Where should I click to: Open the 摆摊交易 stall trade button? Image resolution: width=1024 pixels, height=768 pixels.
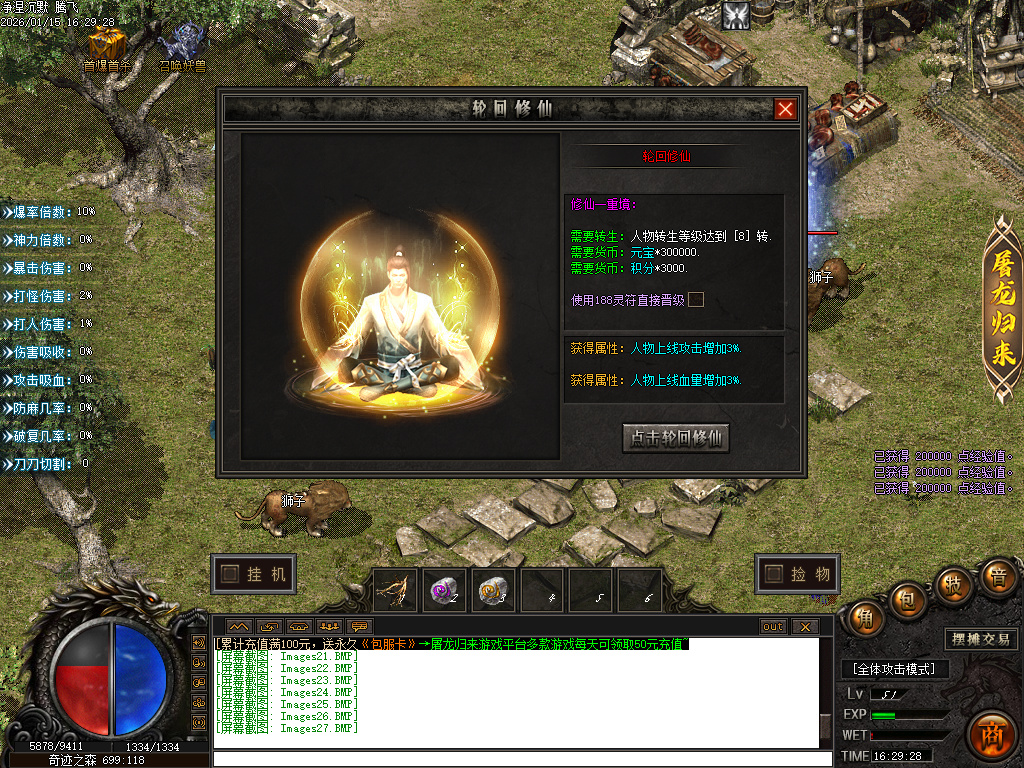click(x=980, y=639)
